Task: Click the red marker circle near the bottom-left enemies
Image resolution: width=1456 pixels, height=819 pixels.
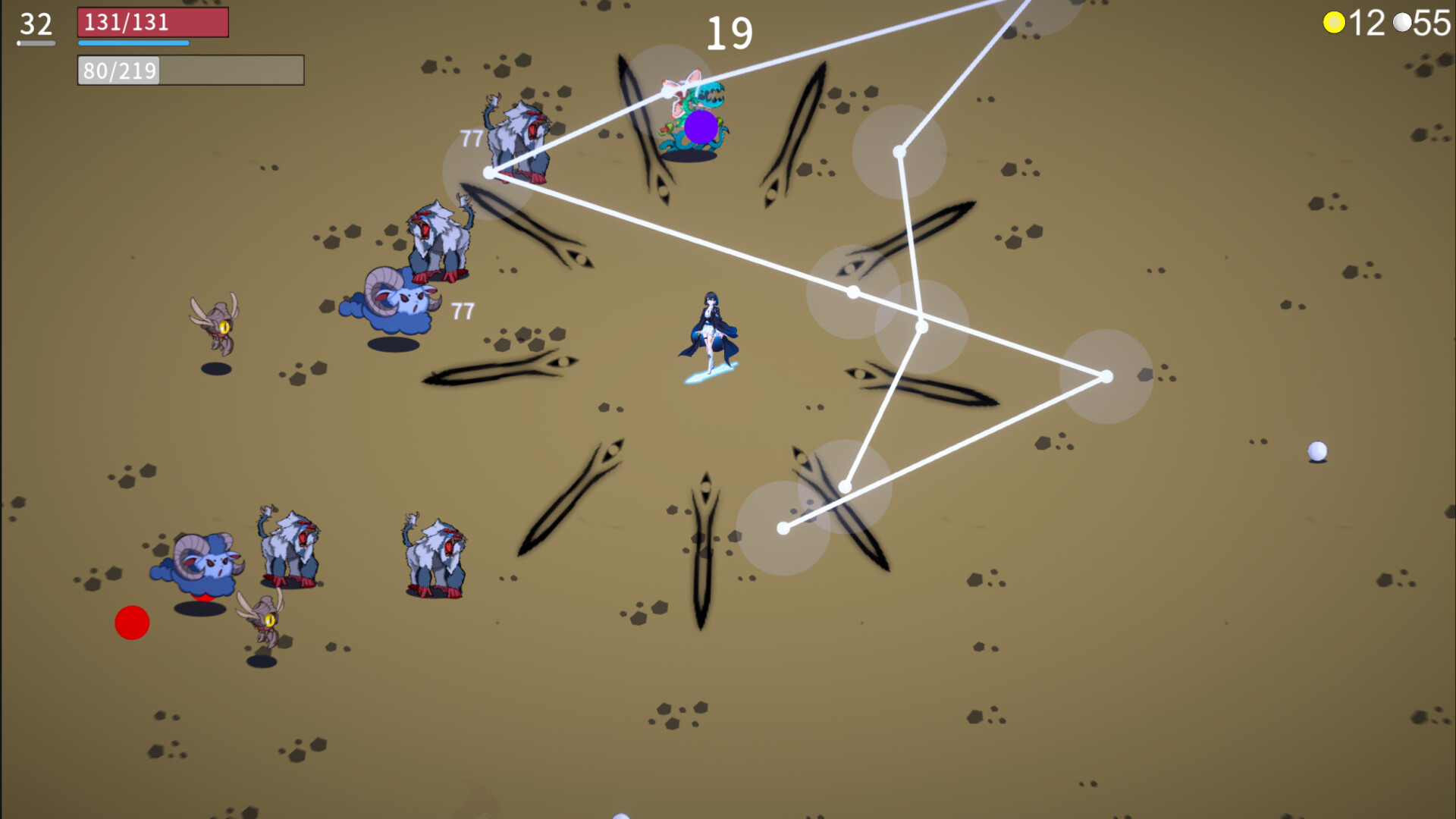Action: click(131, 623)
